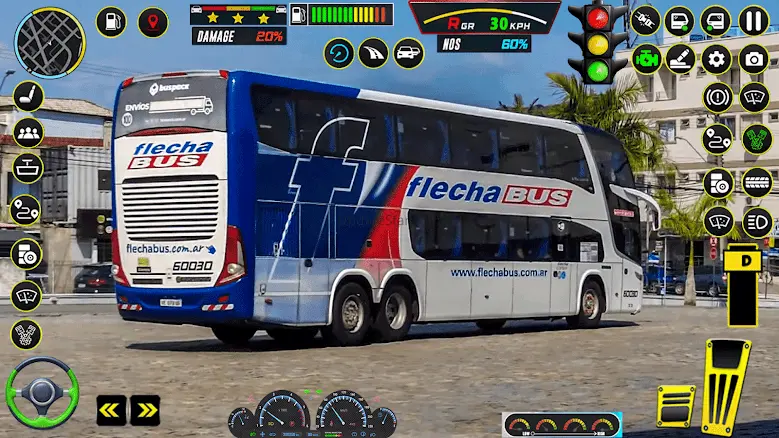This screenshot has width=779, height=438.
Task: Click the red location pin icon
Action: coord(153,21)
